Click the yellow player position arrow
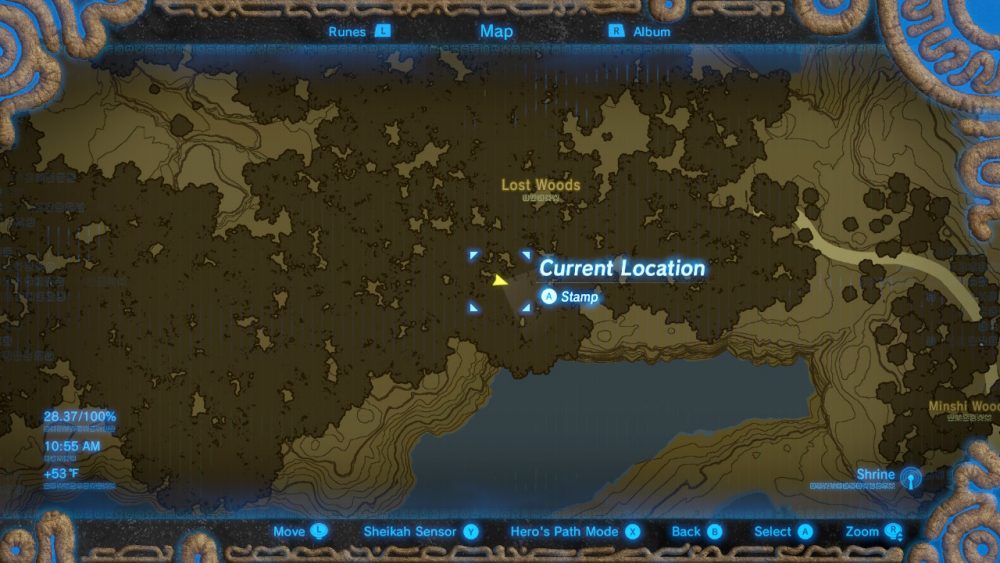 tap(500, 281)
